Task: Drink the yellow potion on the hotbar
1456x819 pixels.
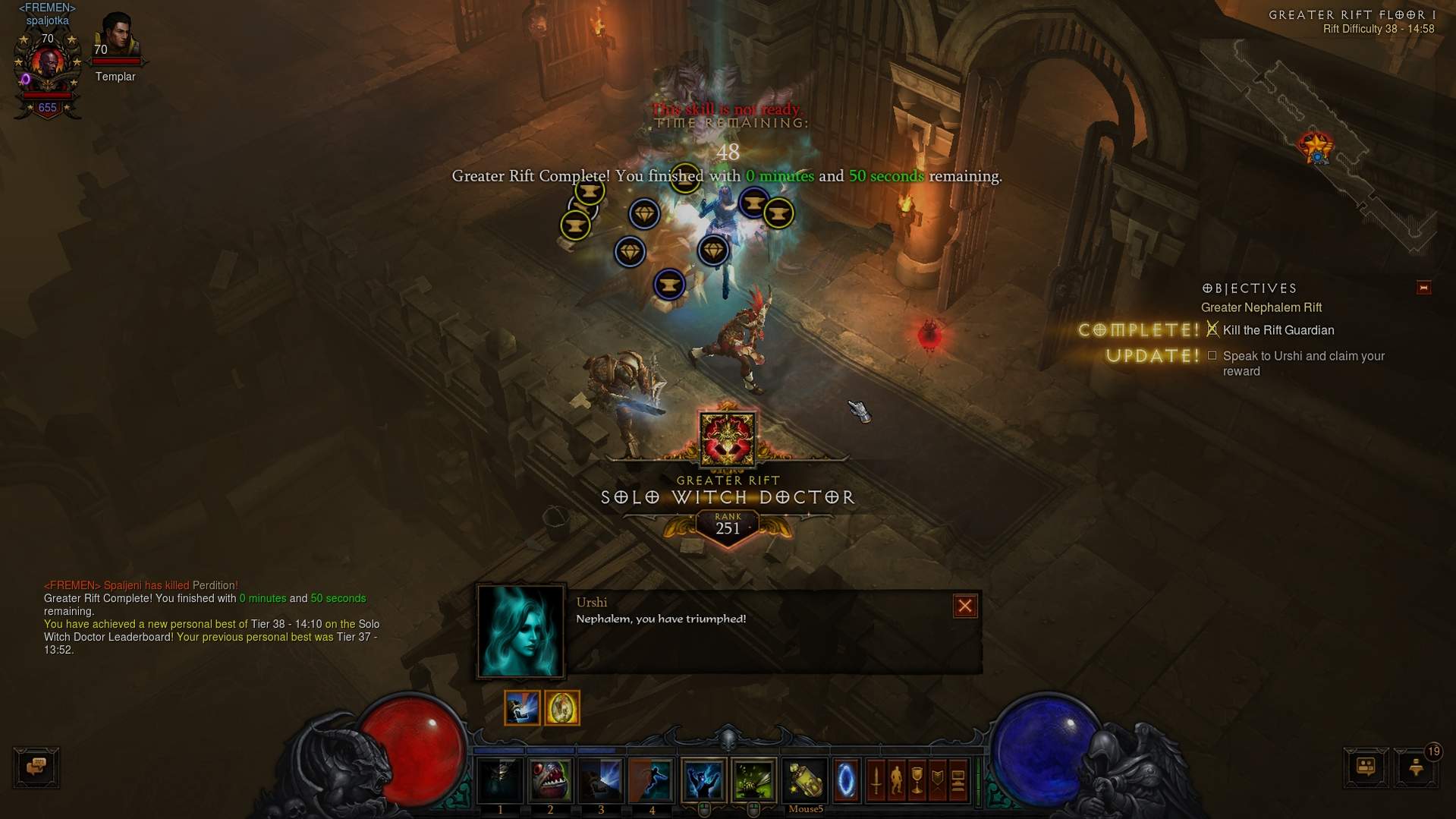Action: (805, 780)
